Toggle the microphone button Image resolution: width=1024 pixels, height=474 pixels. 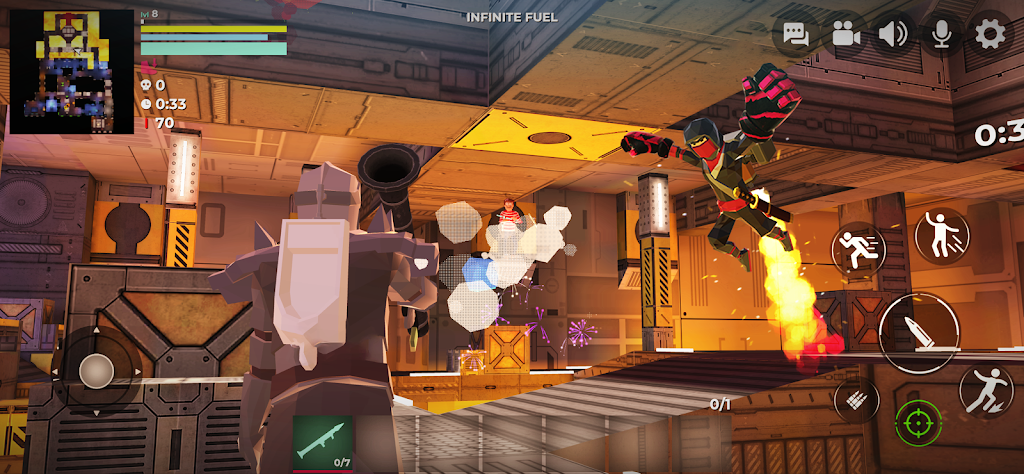941,35
